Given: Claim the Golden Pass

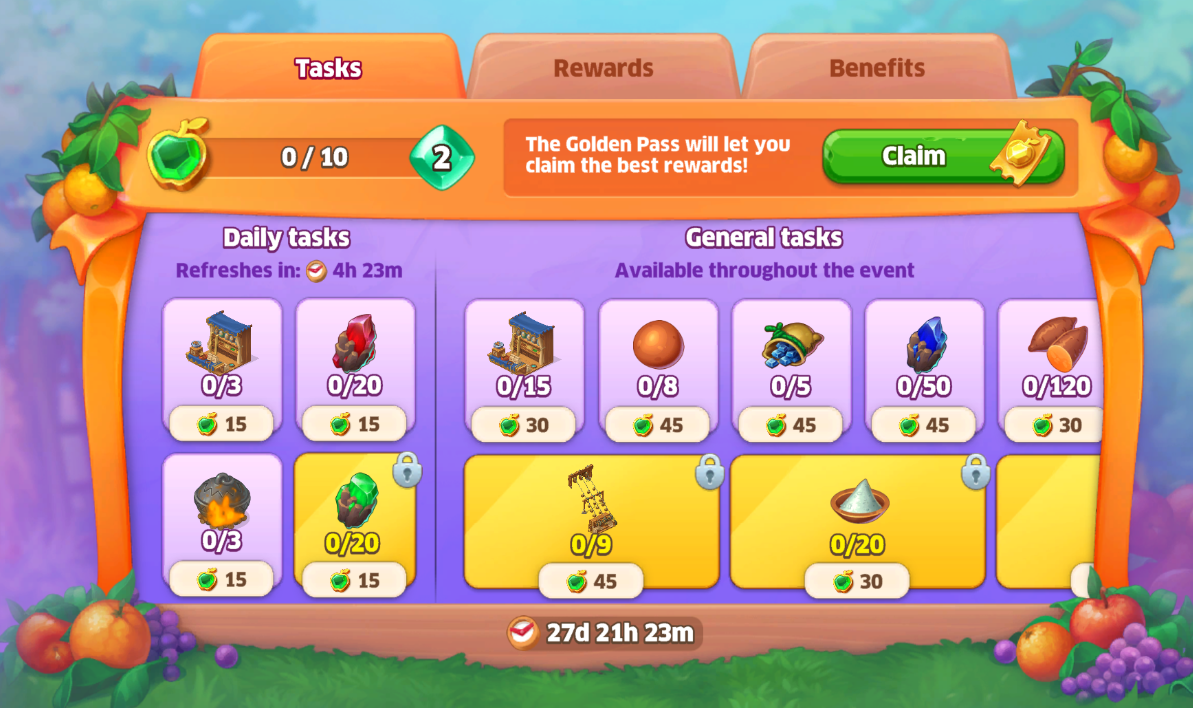Looking at the screenshot, I should click(x=942, y=156).
